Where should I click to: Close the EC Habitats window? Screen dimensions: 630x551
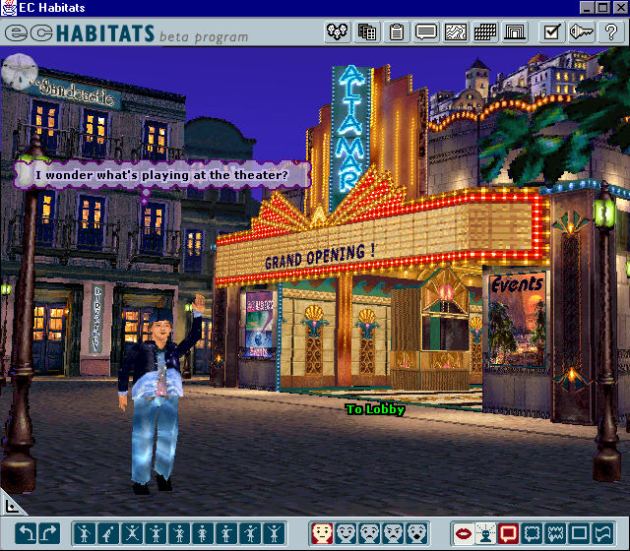pyautogui.click(x=619, y=8)
